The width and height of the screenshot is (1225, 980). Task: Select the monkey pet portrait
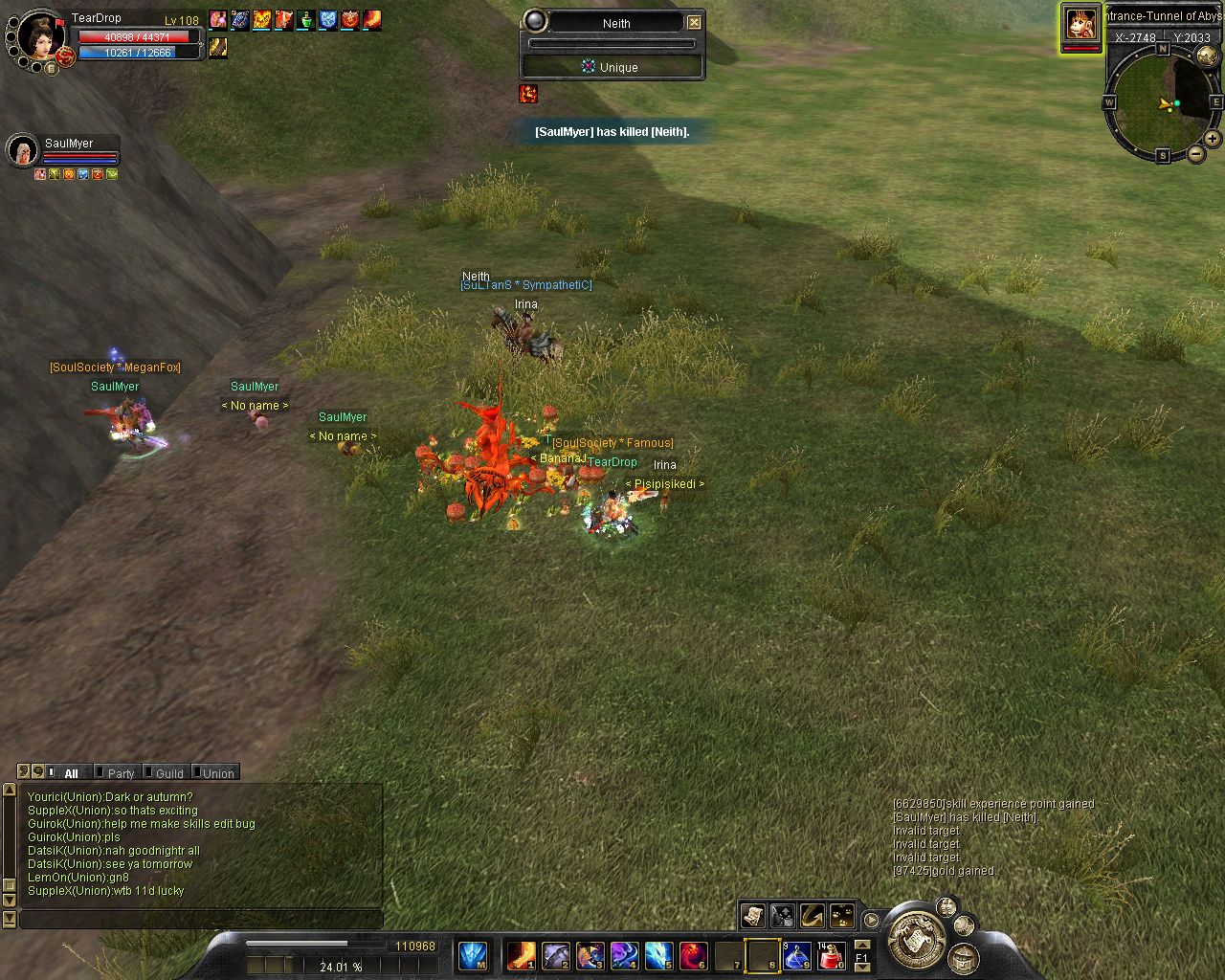click(1080, 24)
